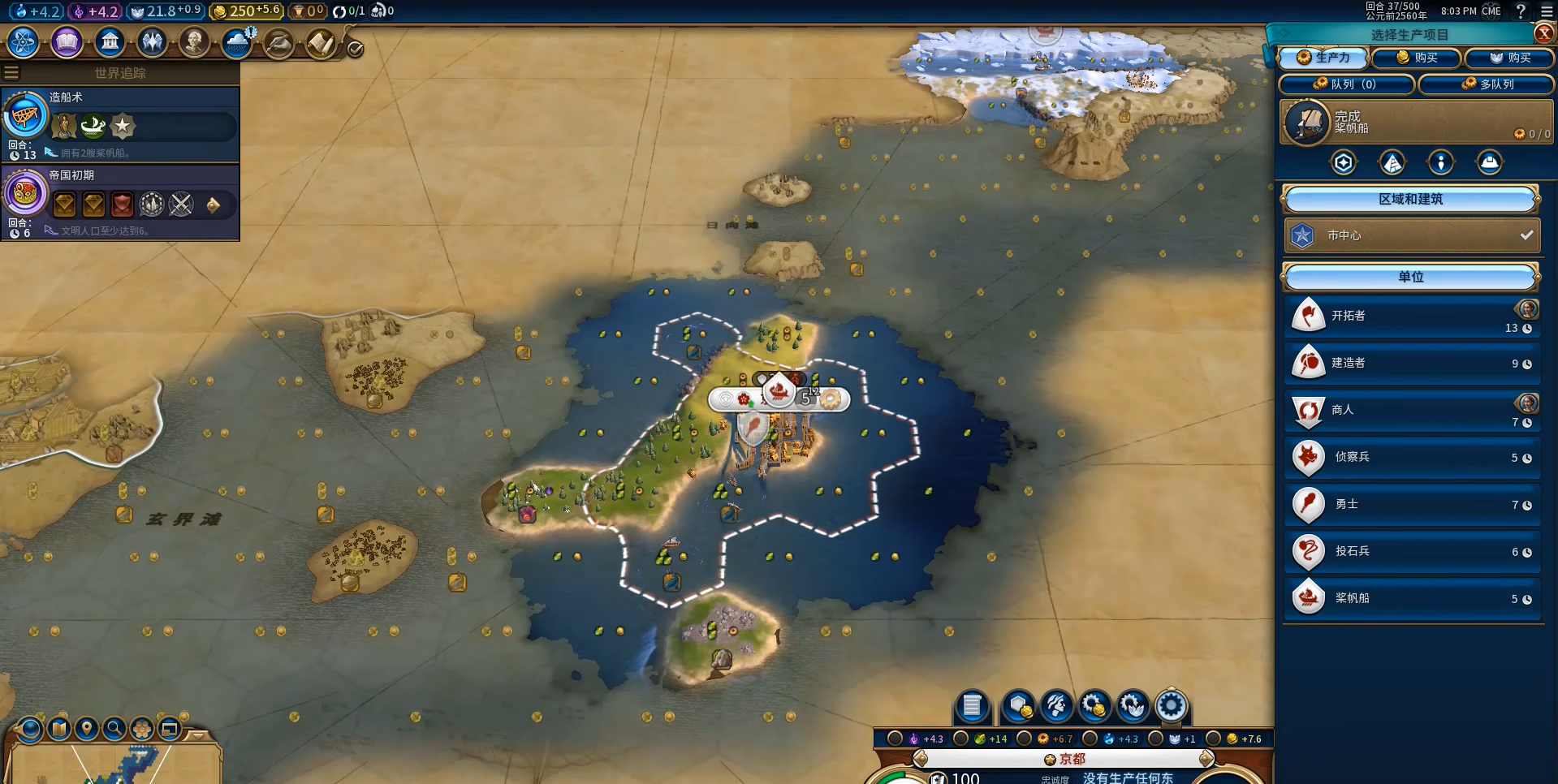Open the civics tree book icon

pyautogui.click(x=67, y=41)
